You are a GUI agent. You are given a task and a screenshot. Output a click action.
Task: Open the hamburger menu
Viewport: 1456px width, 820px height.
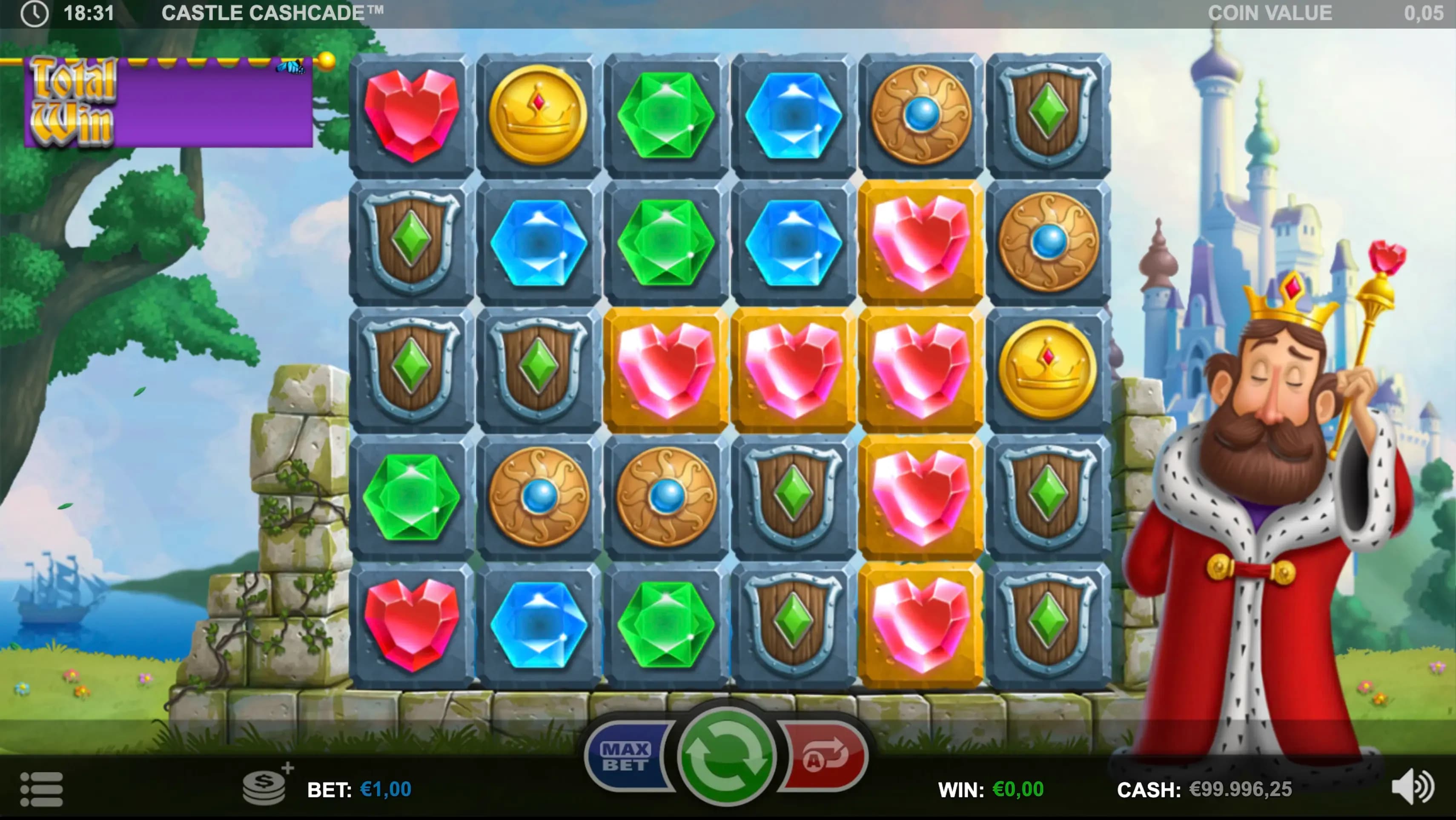point(41,789)
